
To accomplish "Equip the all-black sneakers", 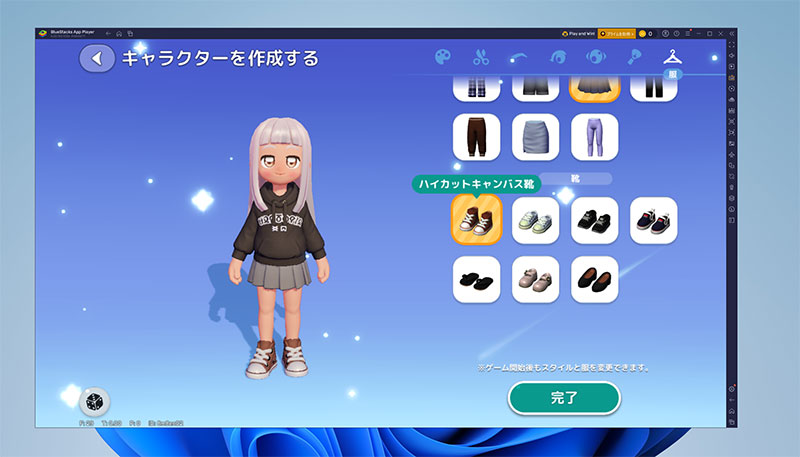I will tap(595, 221).
